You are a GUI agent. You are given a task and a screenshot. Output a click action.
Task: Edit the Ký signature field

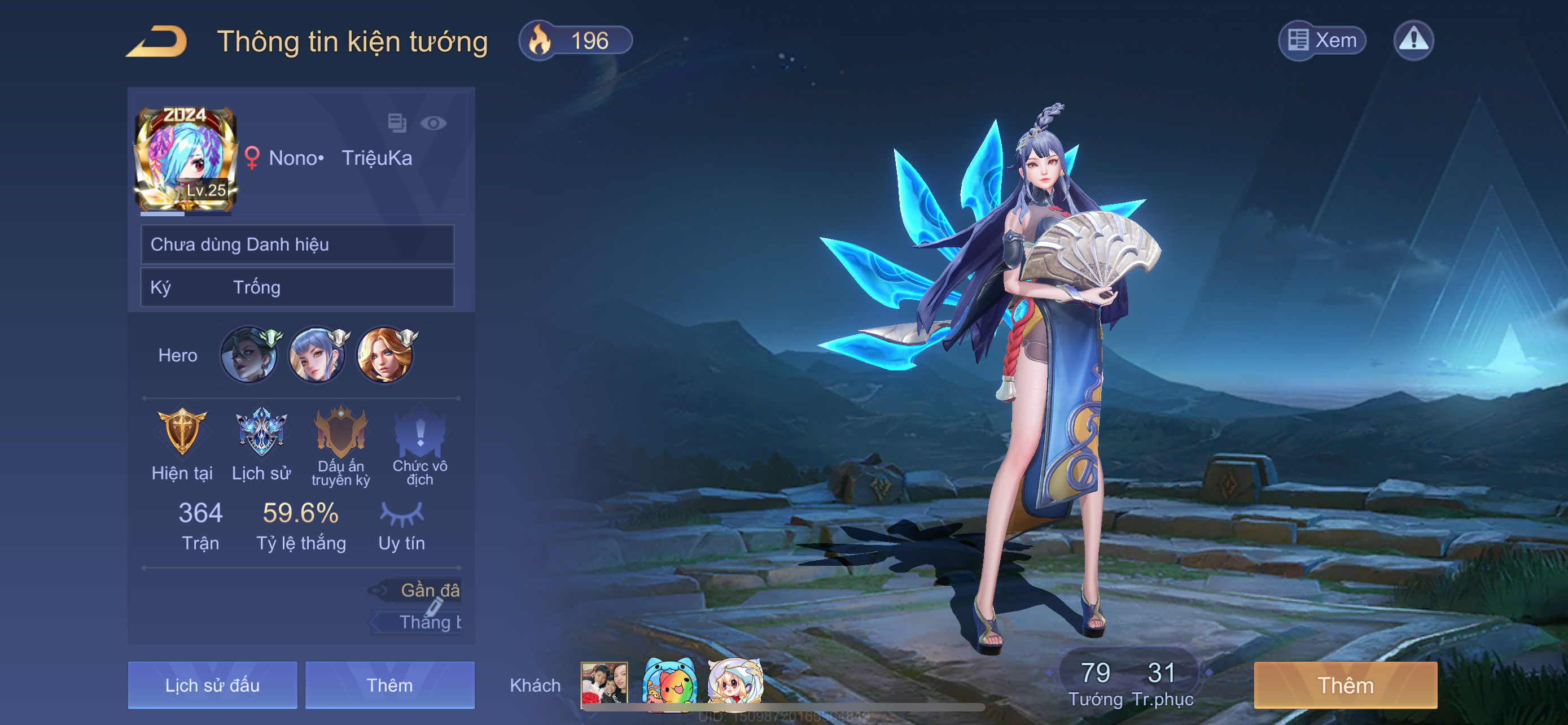pyautogui.click(x=297, y=287)
